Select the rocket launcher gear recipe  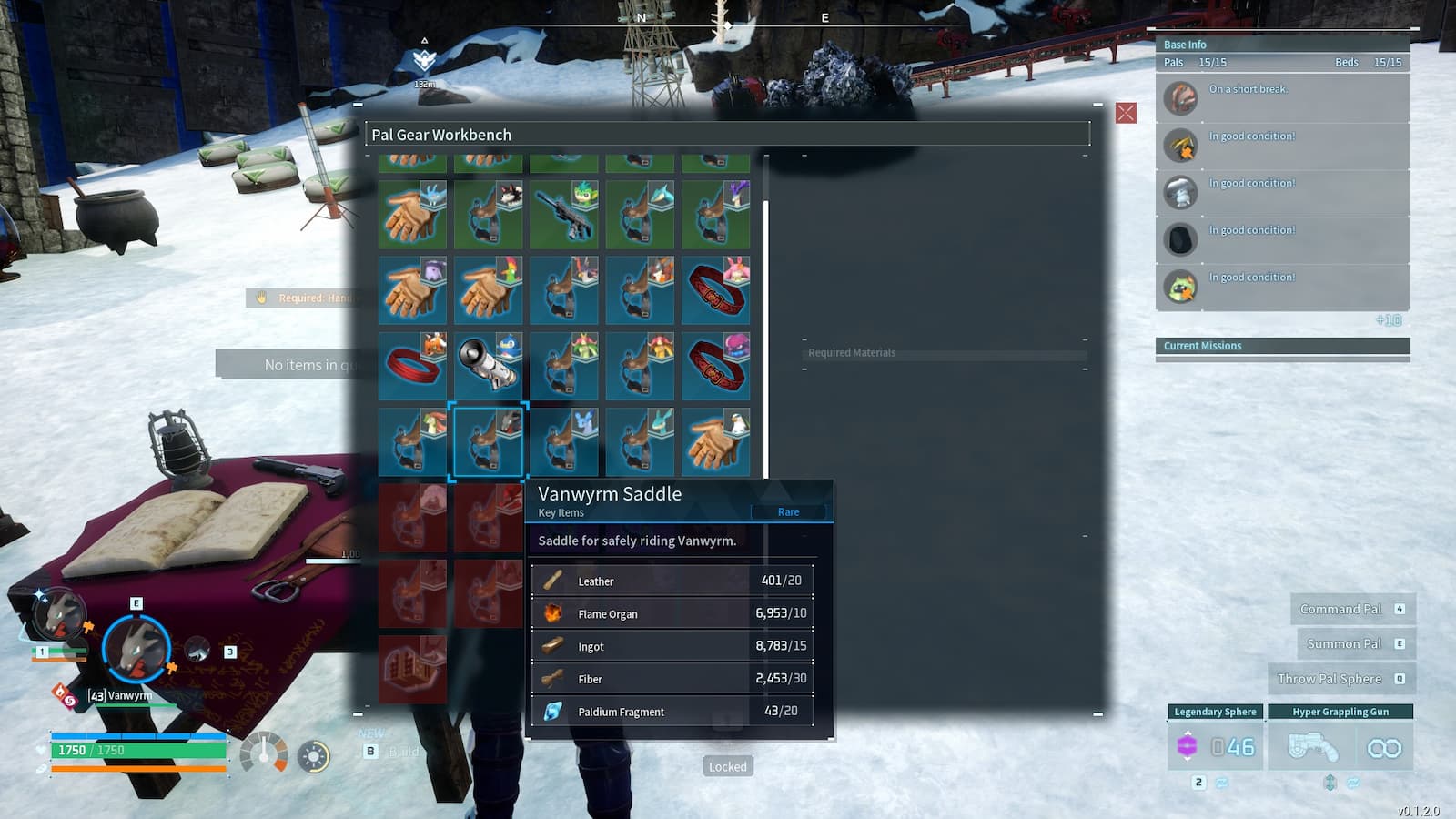click(489, 365)
